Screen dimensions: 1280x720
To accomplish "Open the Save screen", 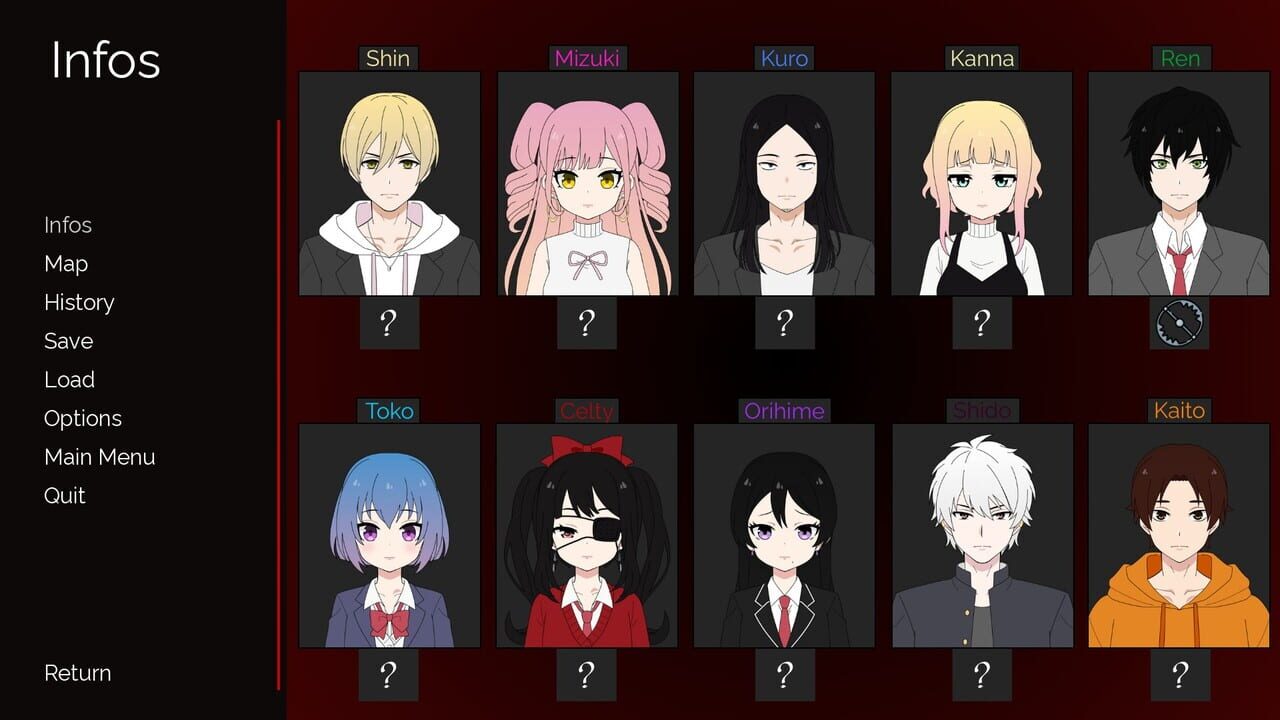I will (x=67, y=341).
